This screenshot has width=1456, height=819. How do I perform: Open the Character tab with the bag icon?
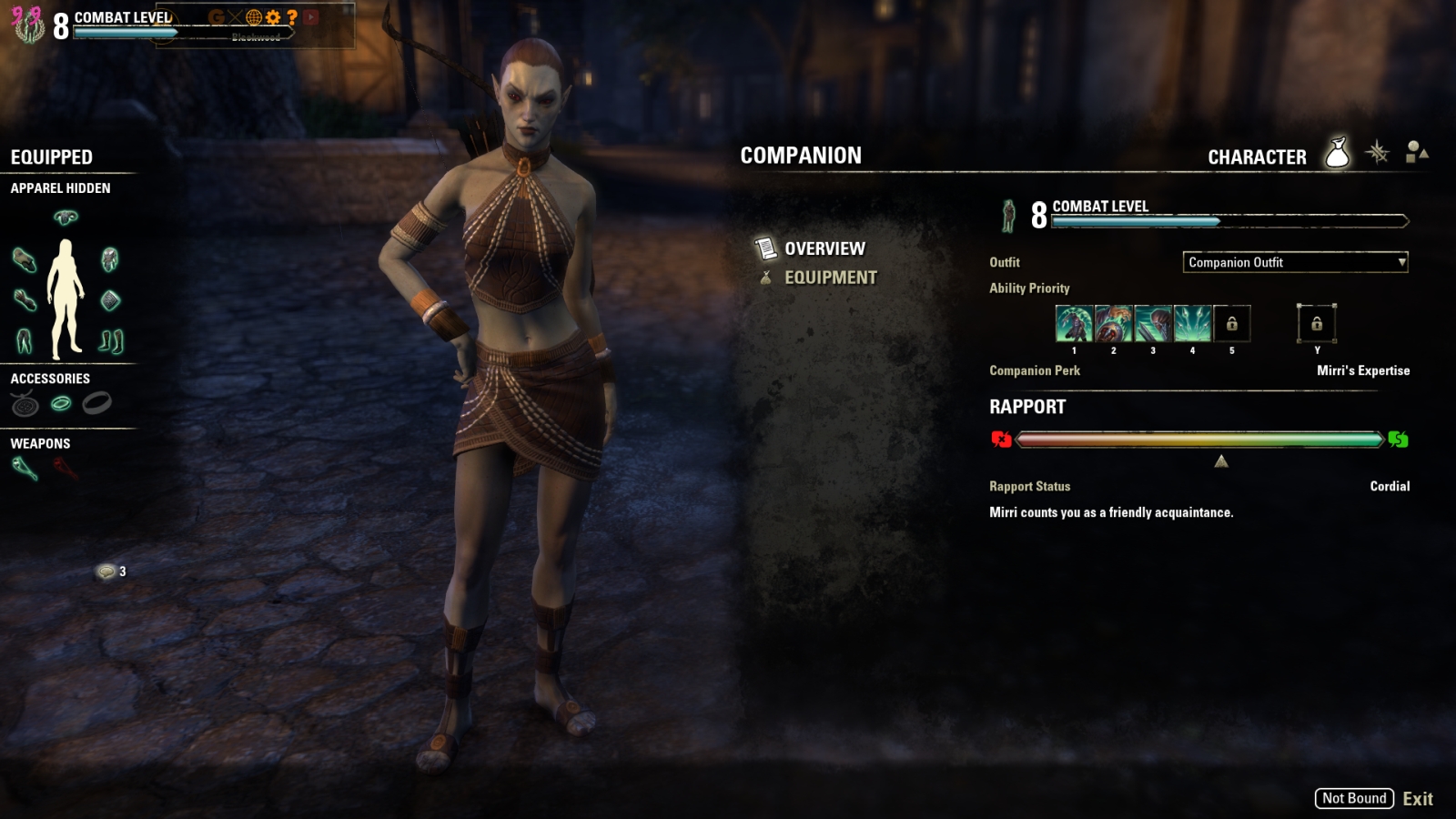(1337, 154)
